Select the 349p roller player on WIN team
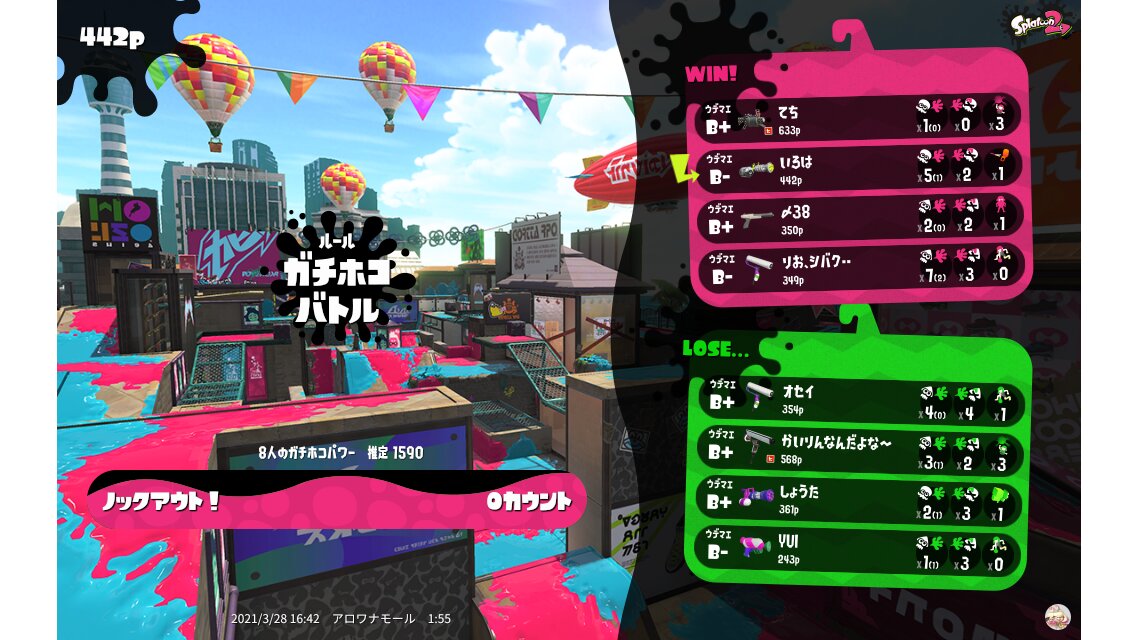This screenshot has height=640, width=1138. tap(860, 266)
